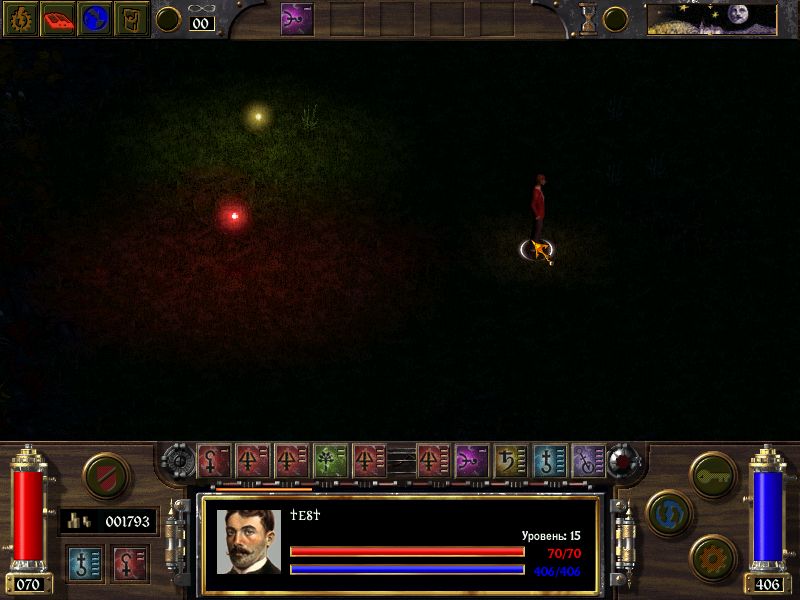
Task: Choose the purple spell college on the bar
Action: [470, 461]
